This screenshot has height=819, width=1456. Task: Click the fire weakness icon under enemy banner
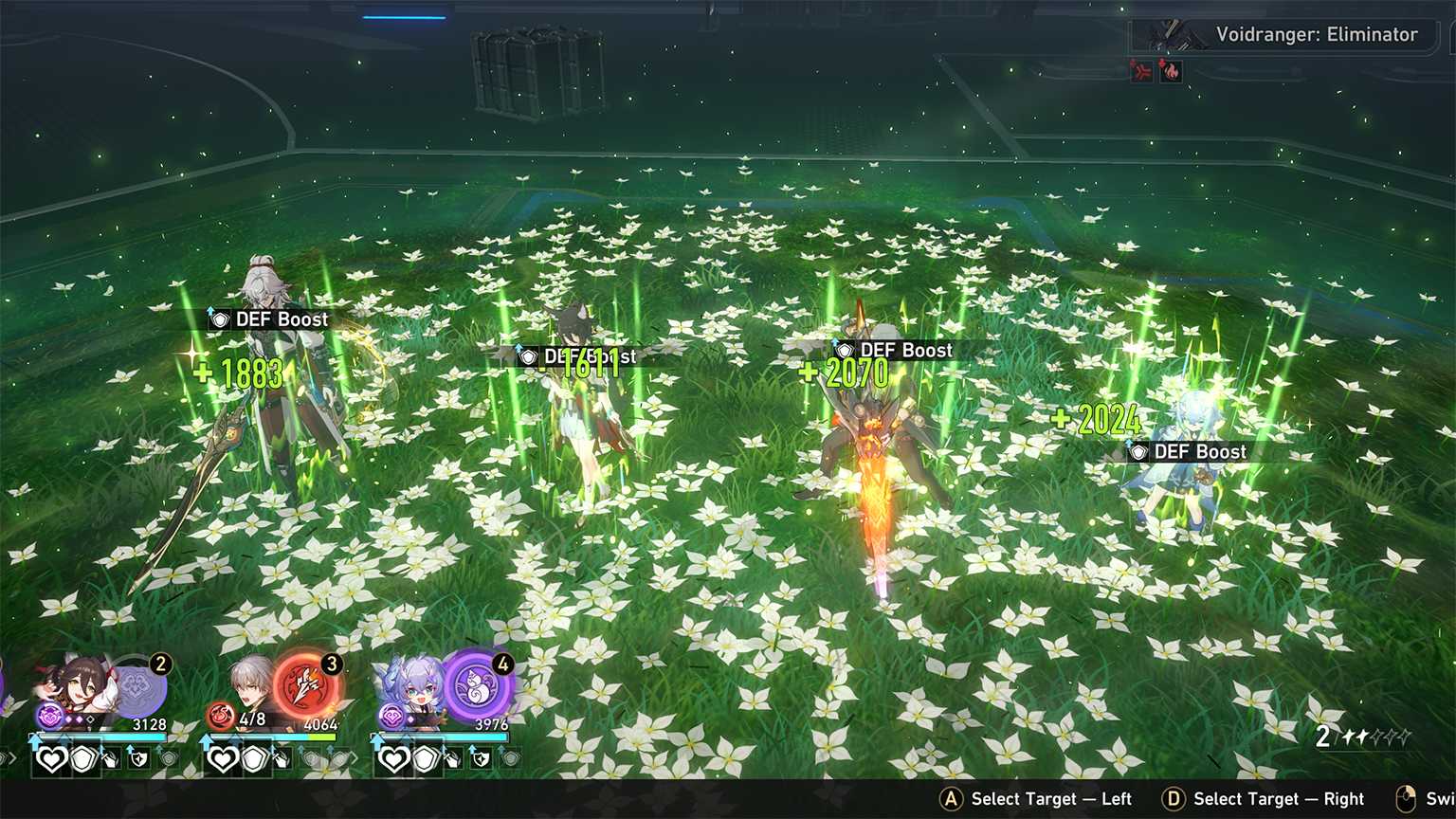1171,72
